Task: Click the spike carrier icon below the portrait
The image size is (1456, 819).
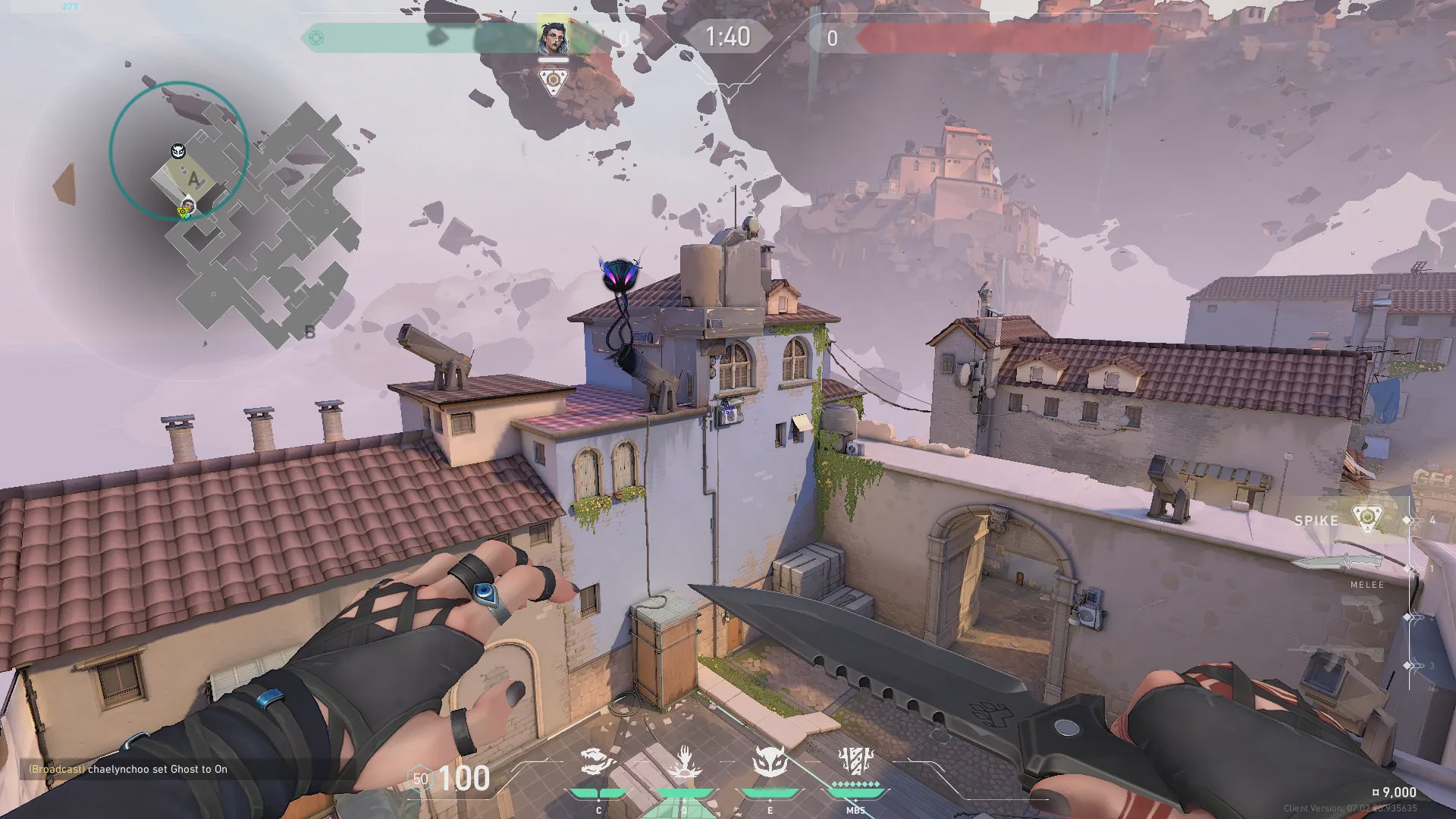Action: click(553, 81)
